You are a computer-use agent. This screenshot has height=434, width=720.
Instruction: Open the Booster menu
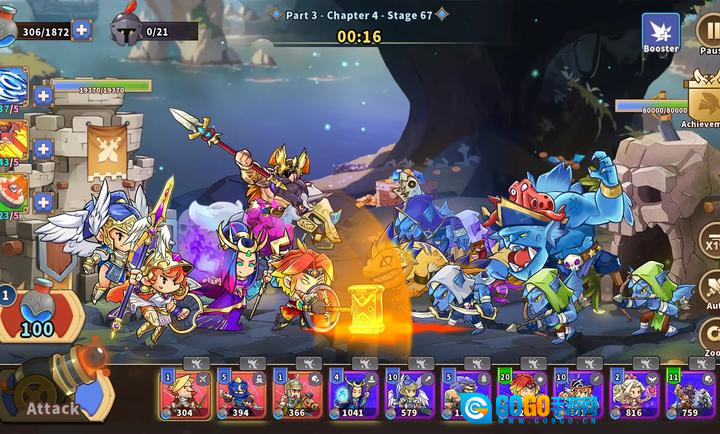pos(660,32)
